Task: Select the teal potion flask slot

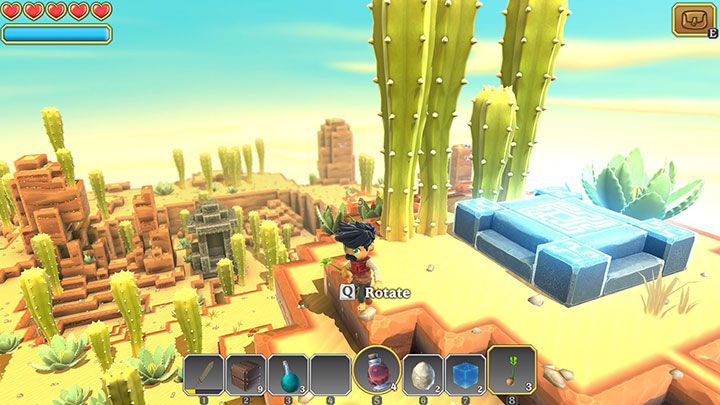Action: pos(287,376)
